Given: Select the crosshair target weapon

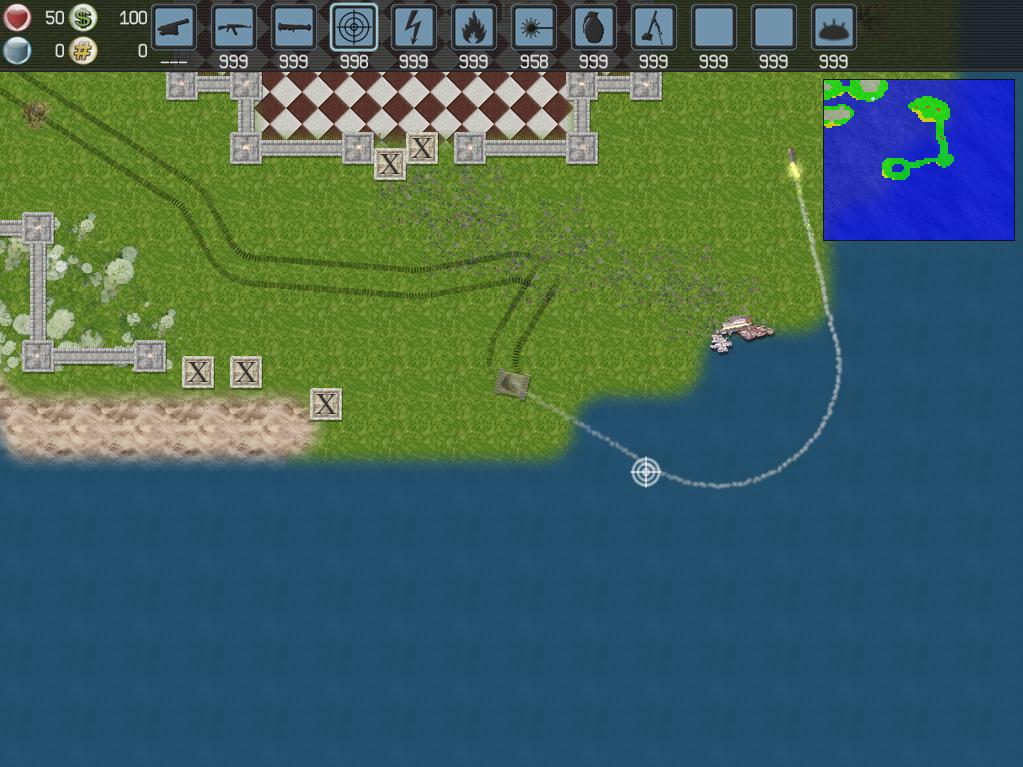Looking at the screenshot, I should [354, 28].
